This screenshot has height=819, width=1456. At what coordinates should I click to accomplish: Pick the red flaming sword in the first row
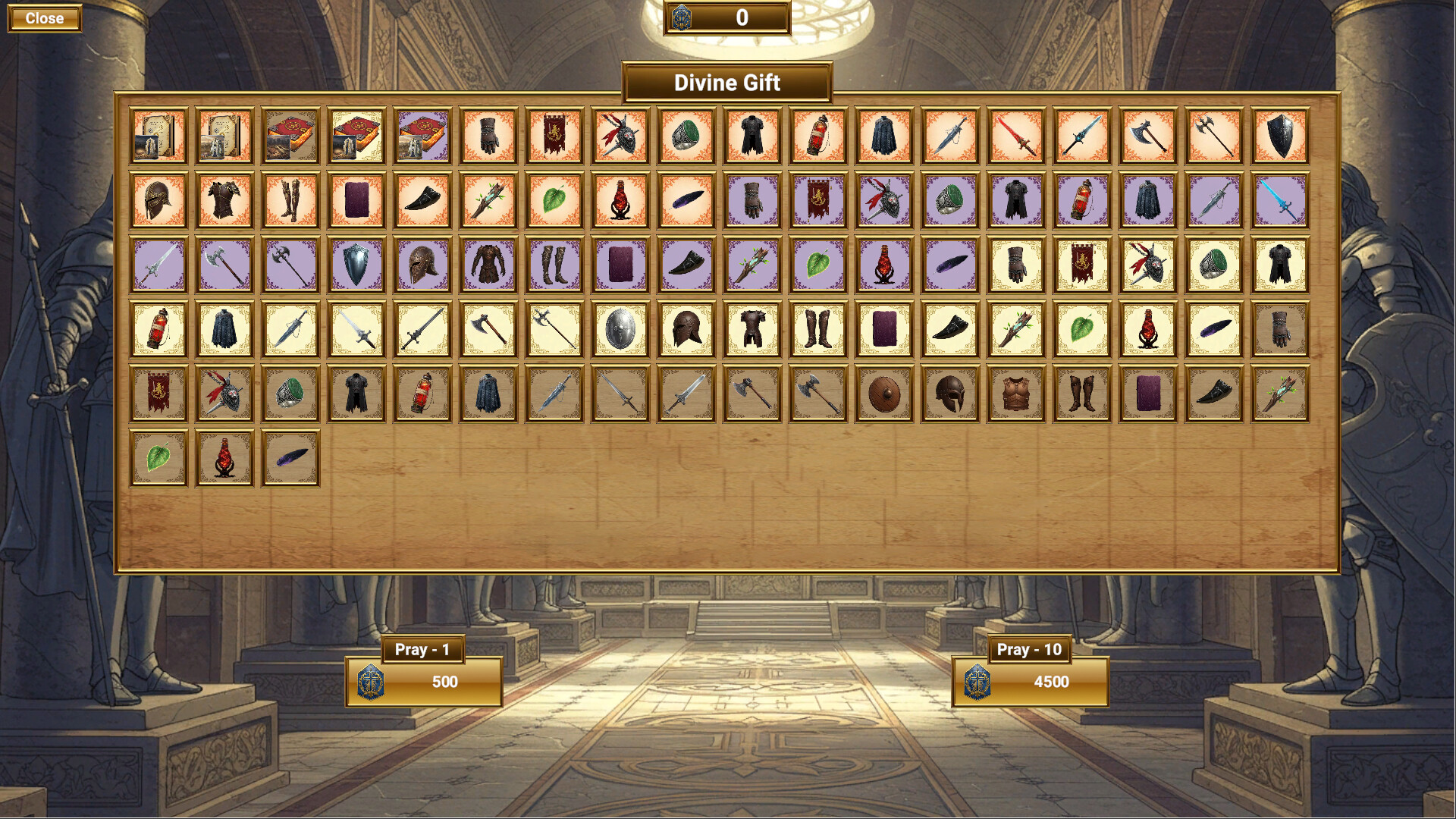click(1016, 136)
